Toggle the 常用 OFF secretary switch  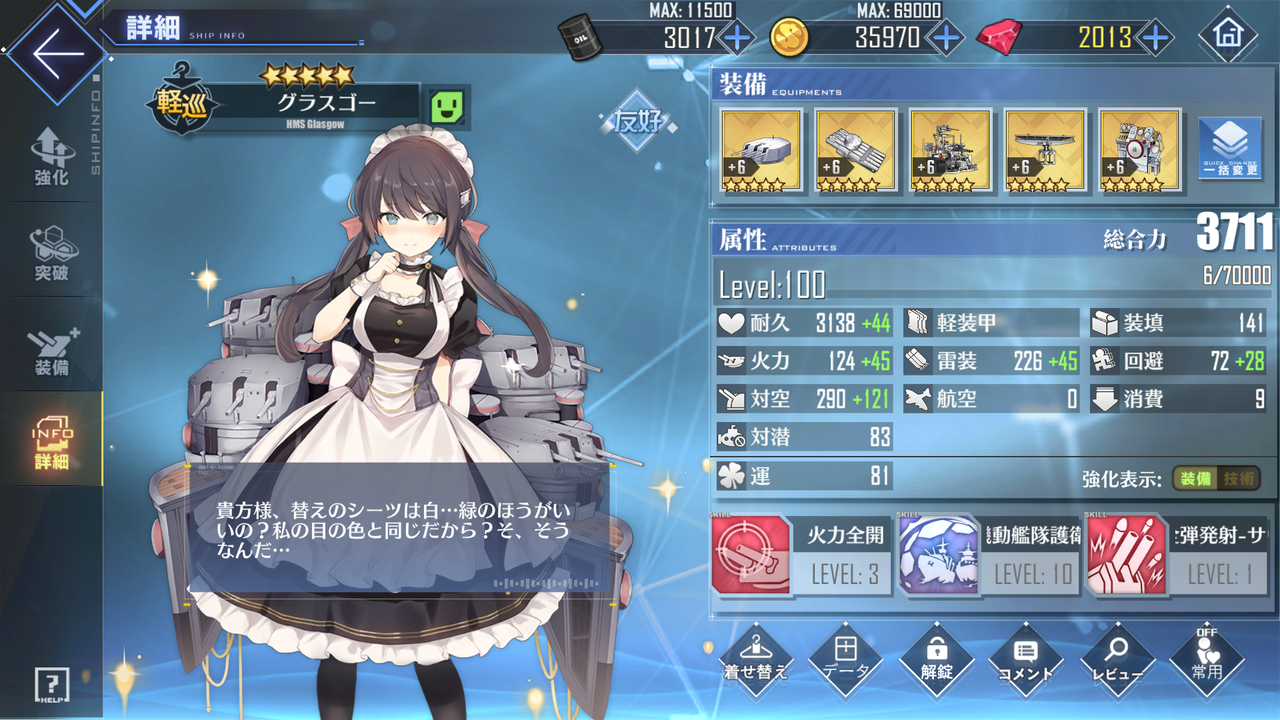[x=1208, y=658]
